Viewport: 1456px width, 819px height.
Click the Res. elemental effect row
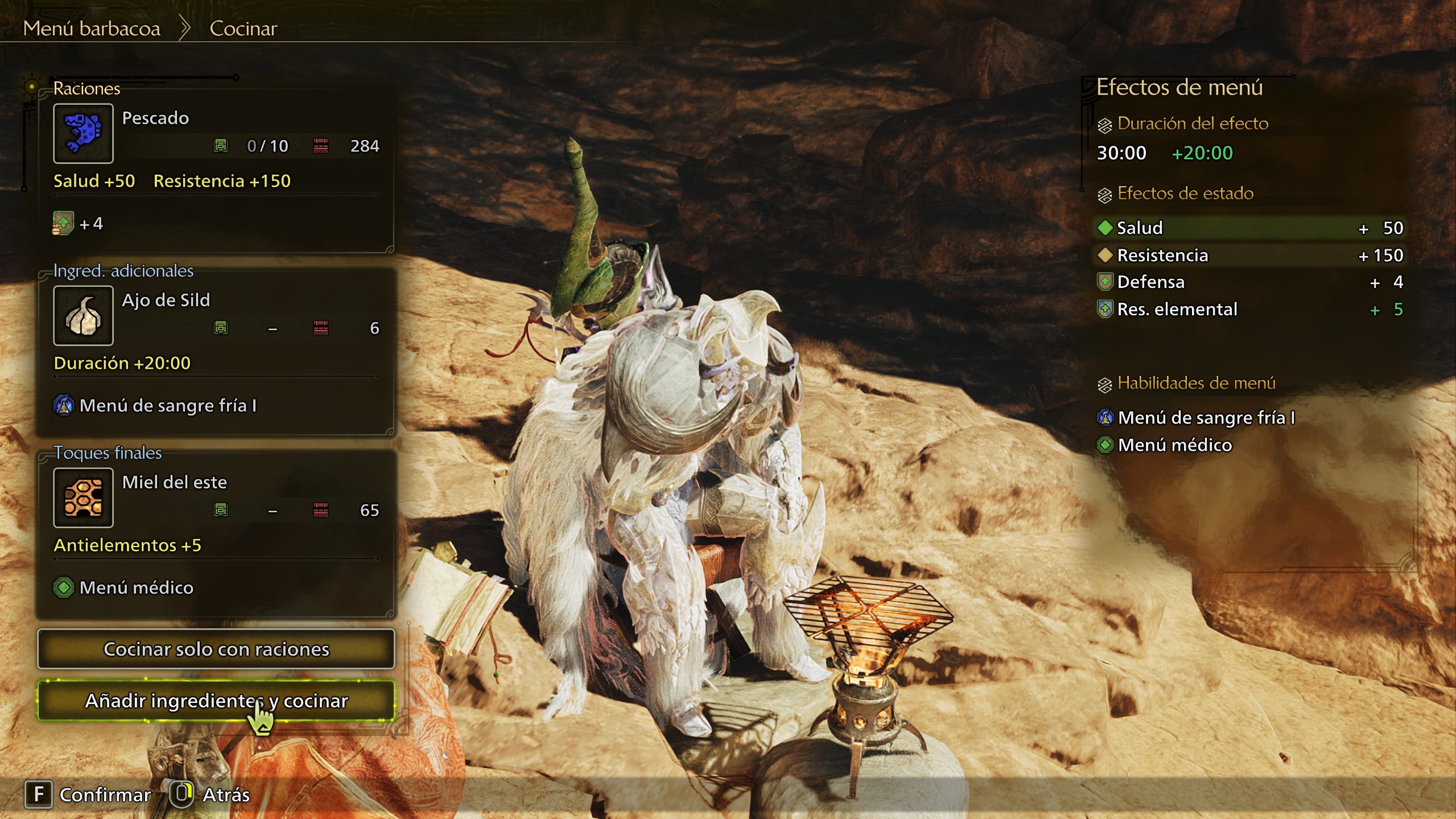(1249, 310)
